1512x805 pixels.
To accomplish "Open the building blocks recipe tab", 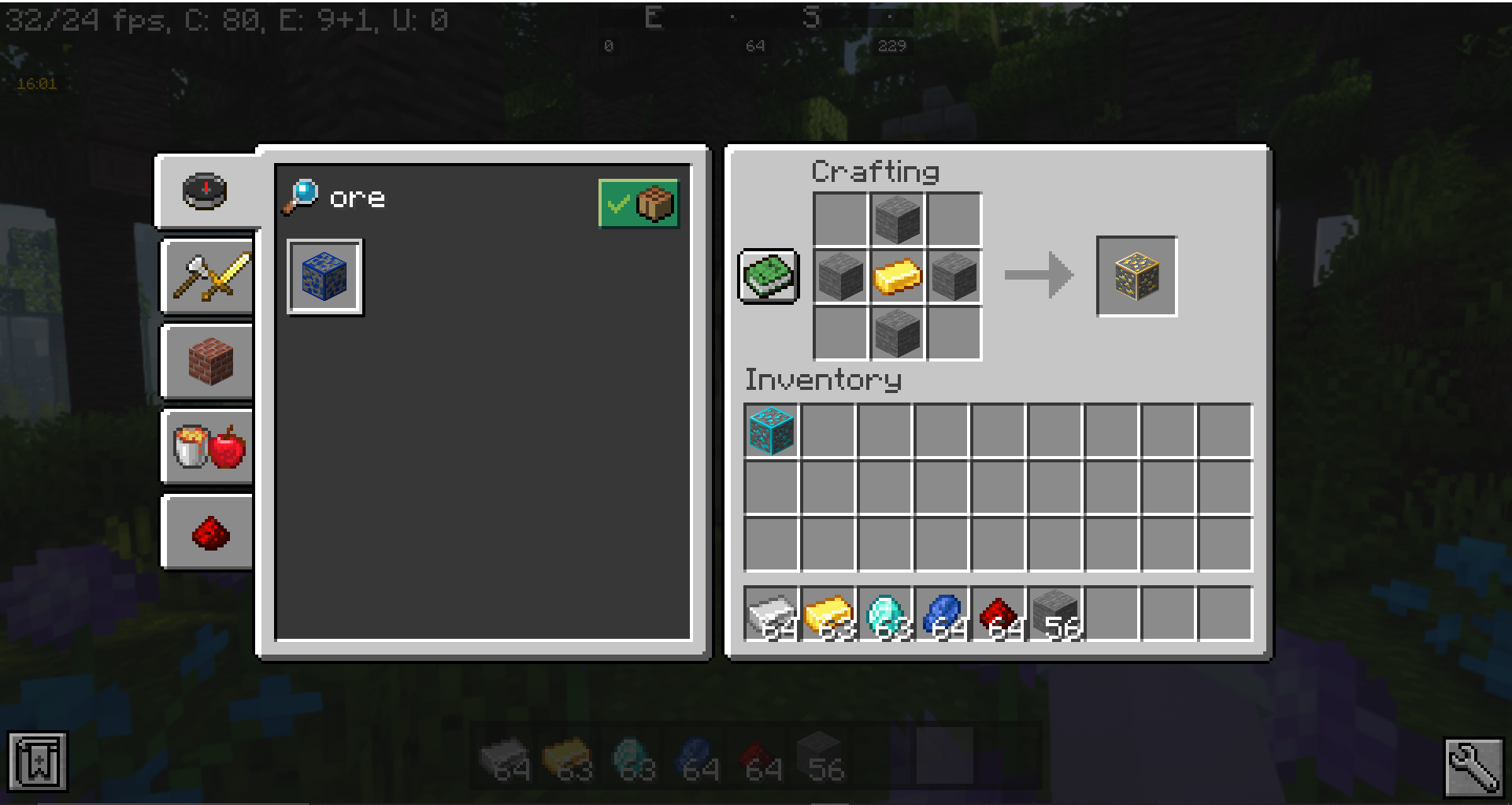I will tap(206, 362).
